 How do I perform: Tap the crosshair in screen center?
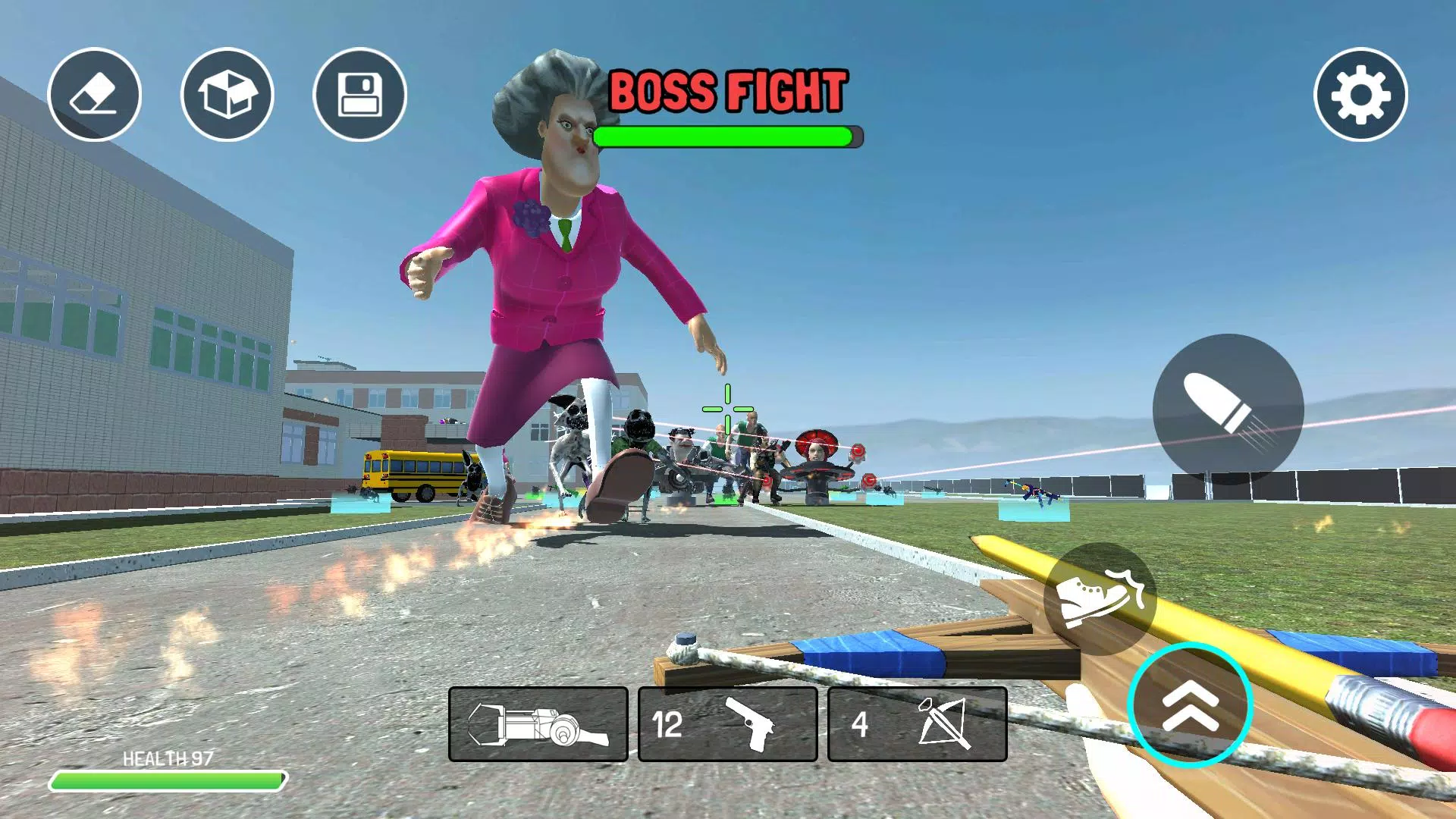[x=726, y=409]
